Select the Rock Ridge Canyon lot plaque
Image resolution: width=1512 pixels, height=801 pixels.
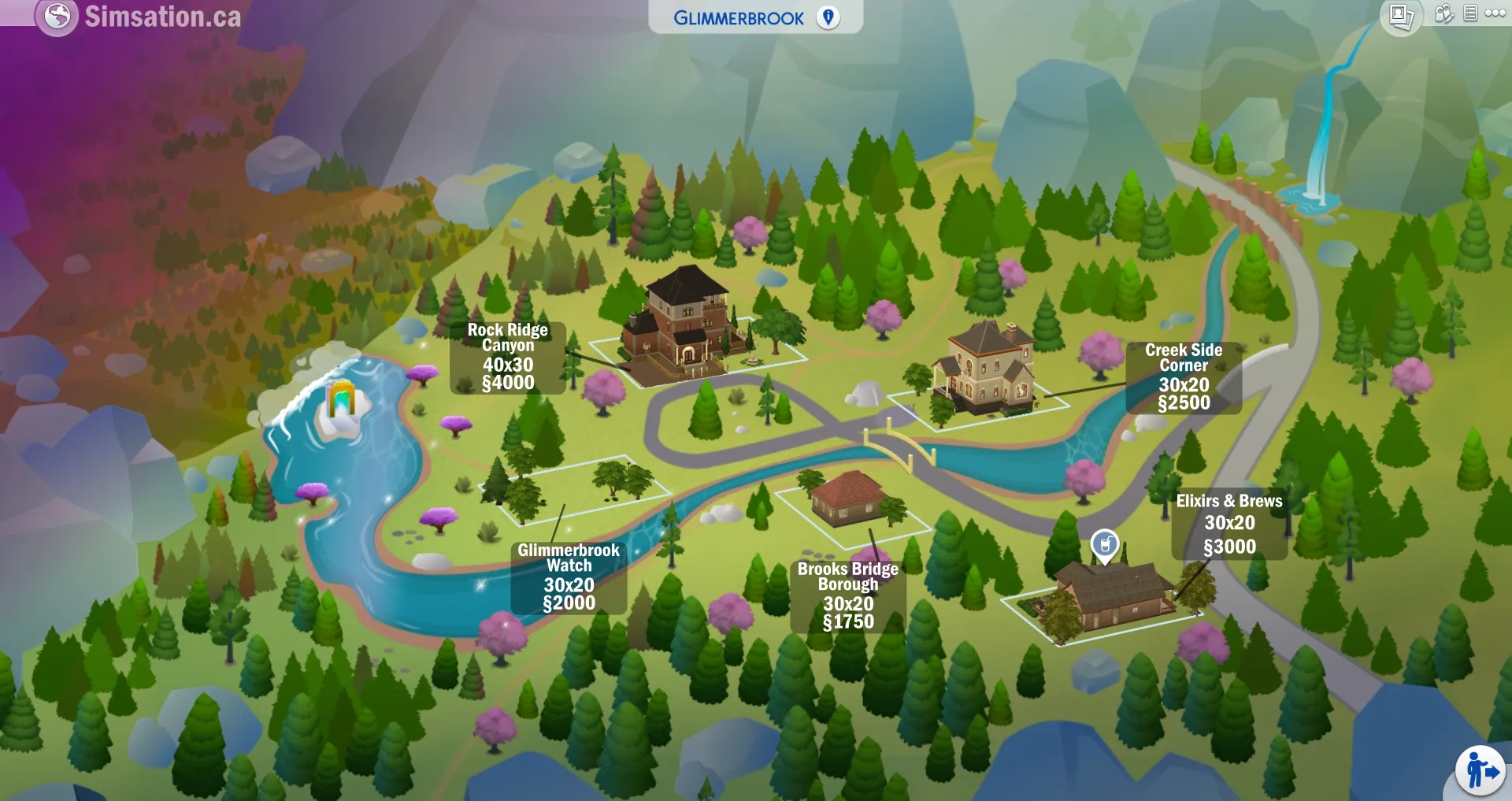tap(506, 358)
